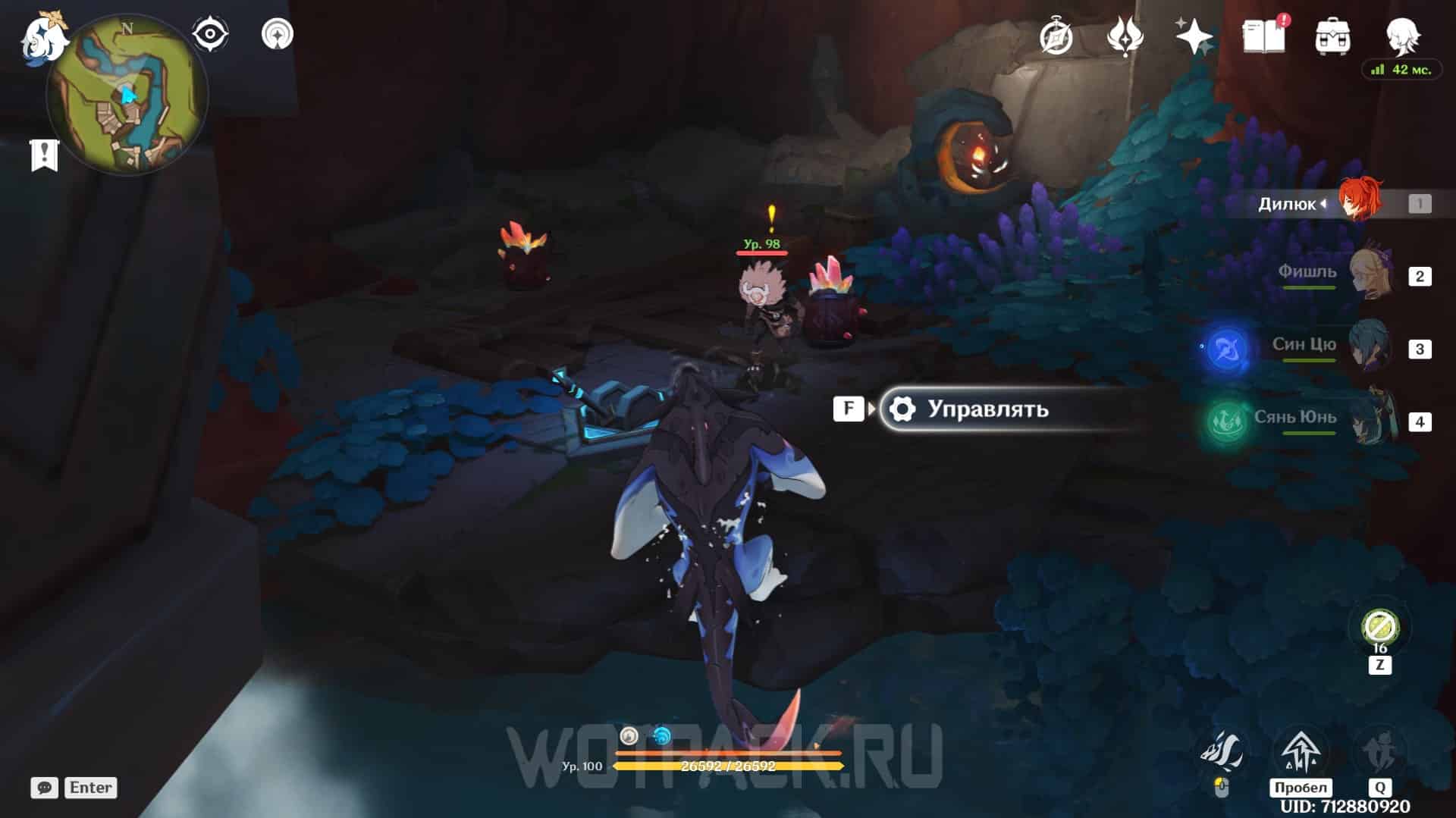Activate the creature's claw attack skill

pyautogui.click(x=1221, y=752)
